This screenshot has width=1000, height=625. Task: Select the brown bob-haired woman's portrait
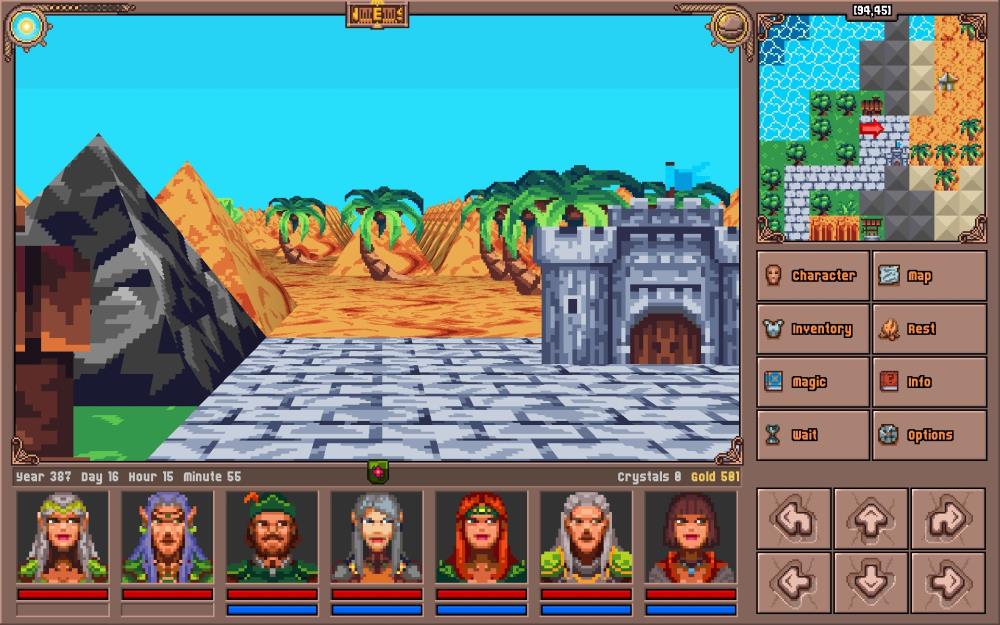(691, 536)
